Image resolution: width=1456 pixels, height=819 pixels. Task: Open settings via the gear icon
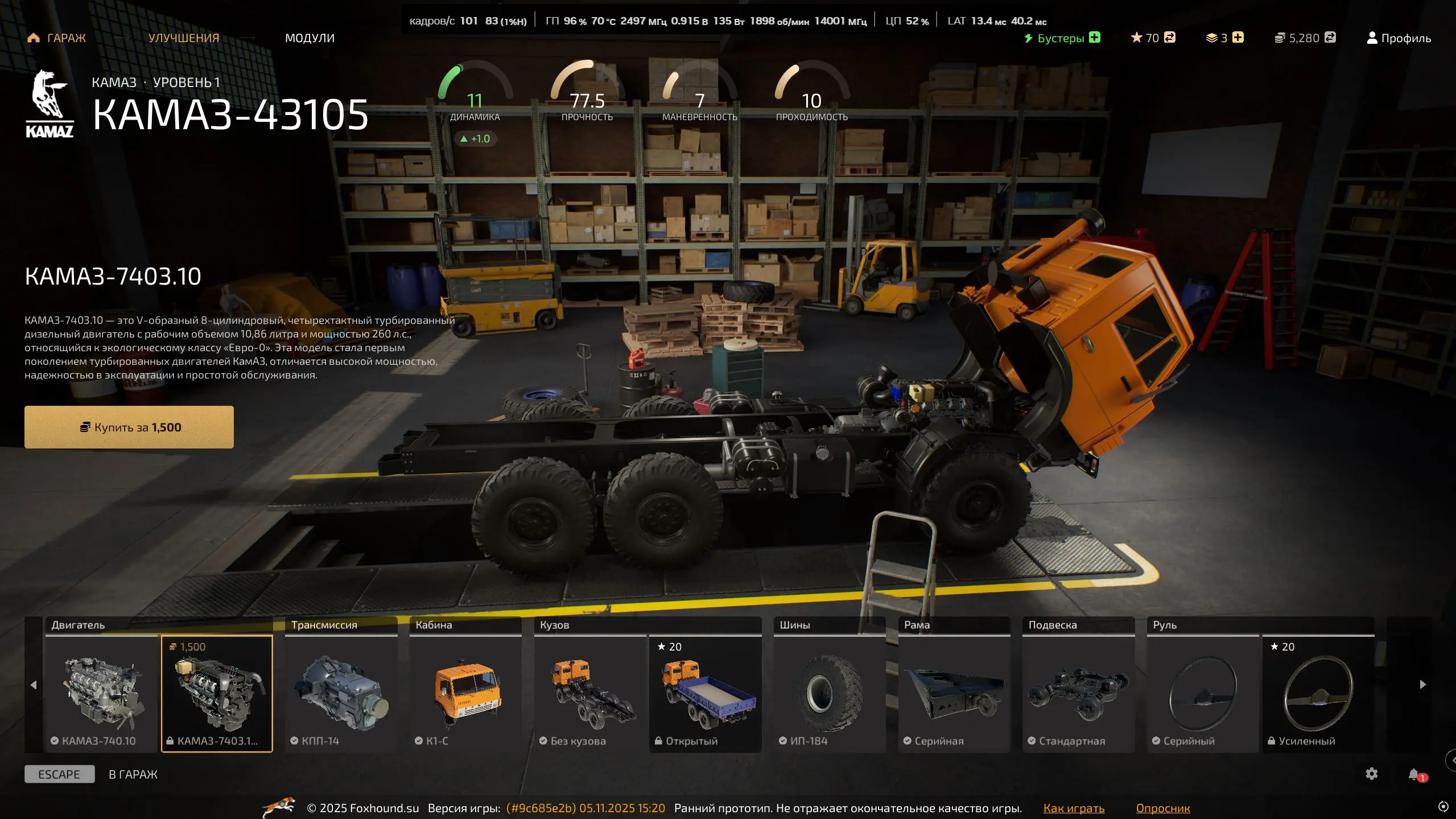1372,774
